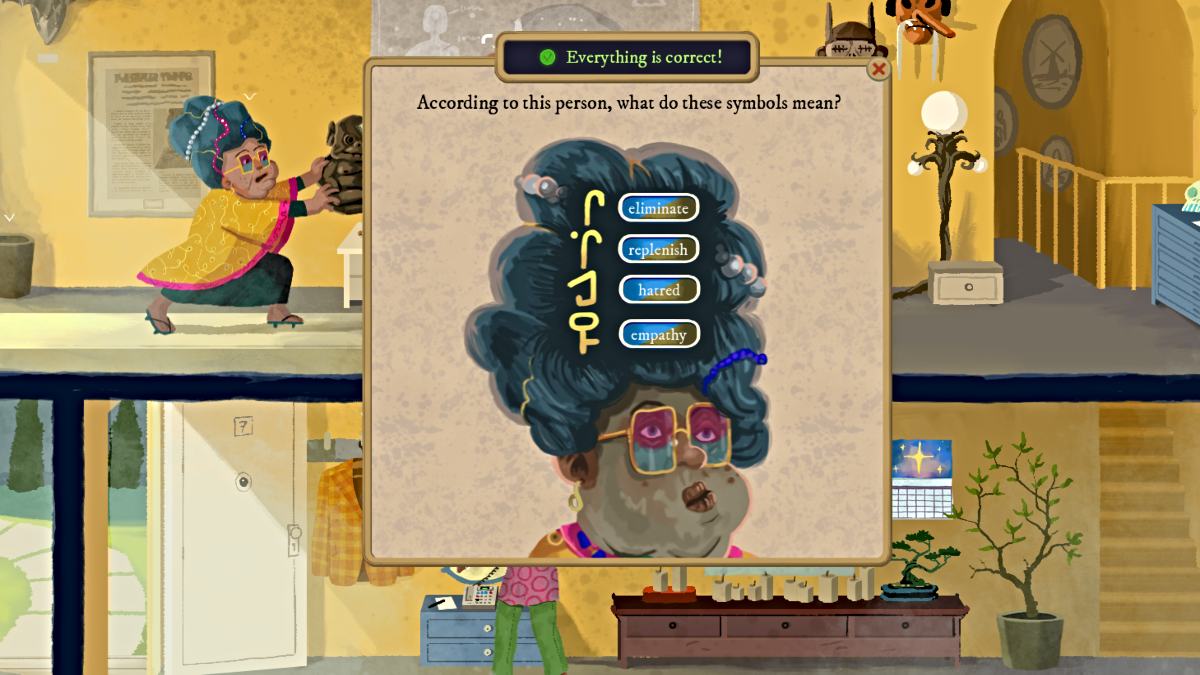This screenshot has width=1200, height=675.
Task: Click the "hatred" word label
Action: 658,290
